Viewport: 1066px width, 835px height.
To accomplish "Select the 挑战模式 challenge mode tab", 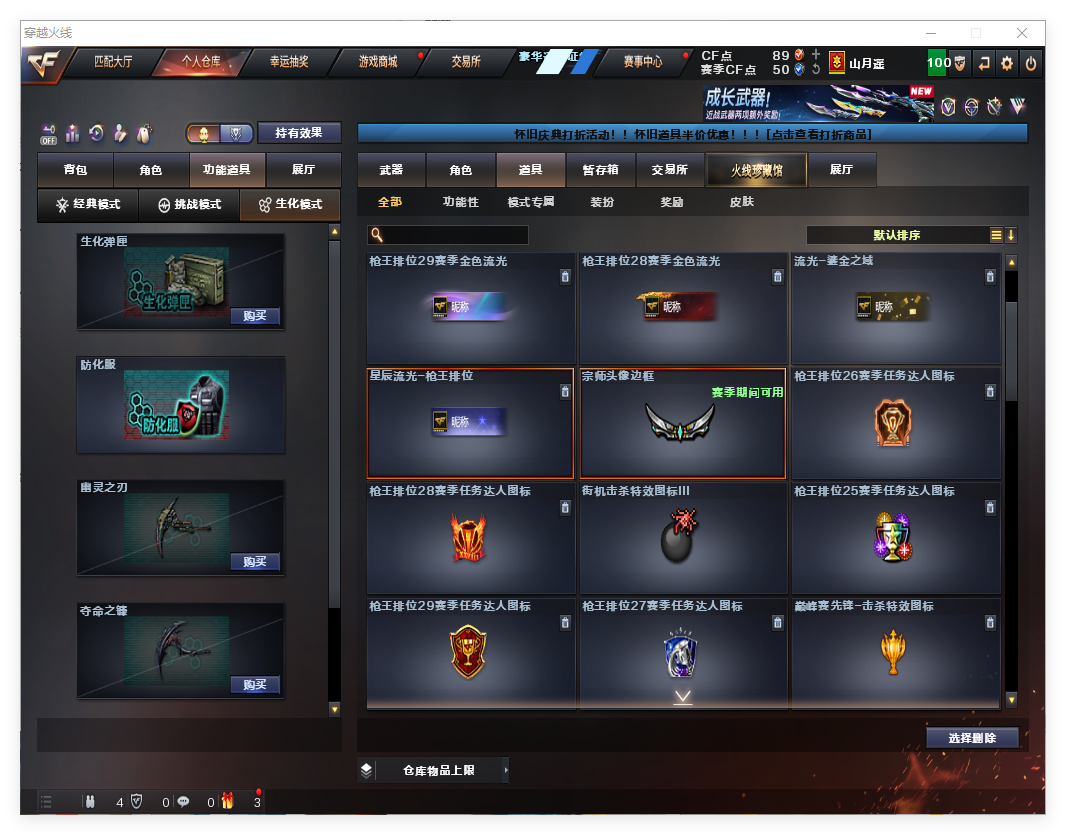I will [189, 205].
